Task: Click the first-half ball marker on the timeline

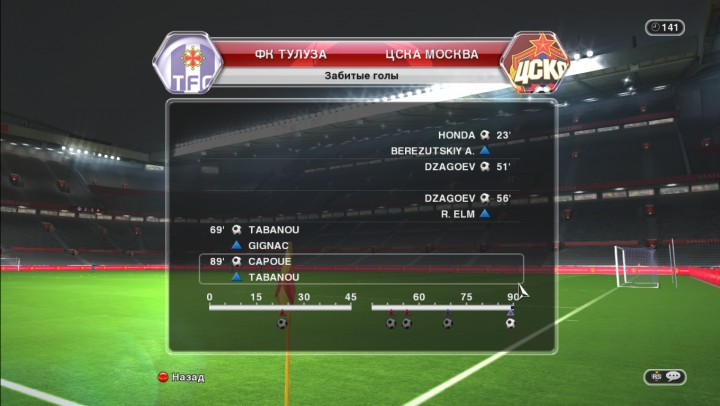Action: pyautogui.click(x=282, y=322)
